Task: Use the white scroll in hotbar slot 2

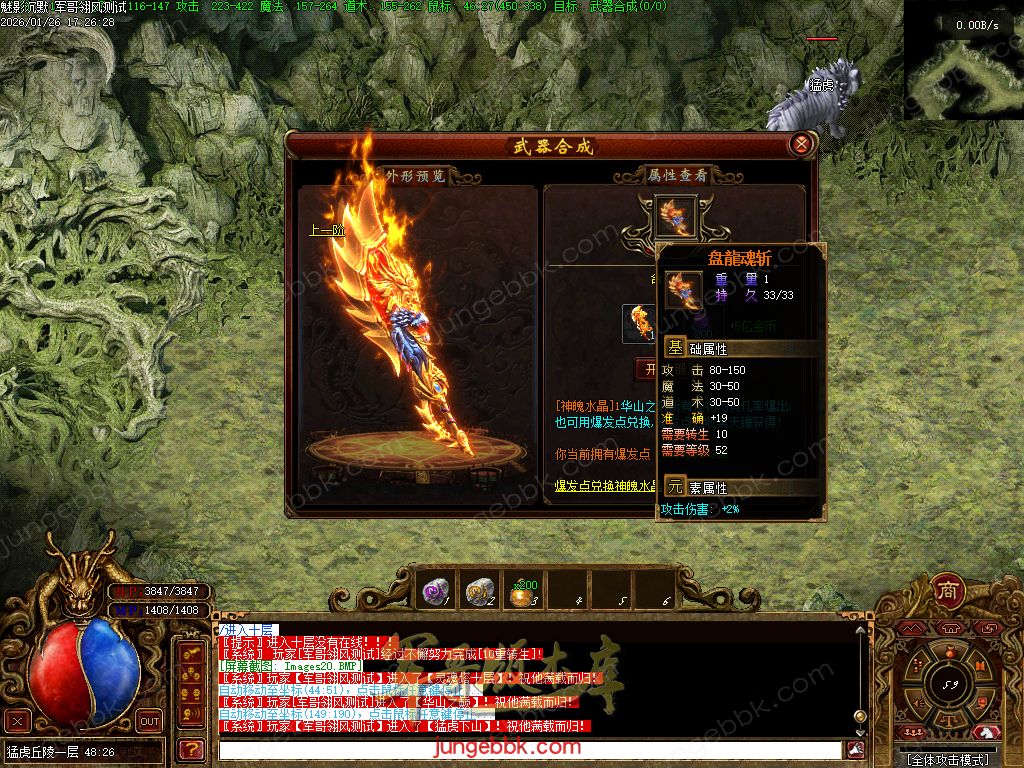Action: (480, 590)
